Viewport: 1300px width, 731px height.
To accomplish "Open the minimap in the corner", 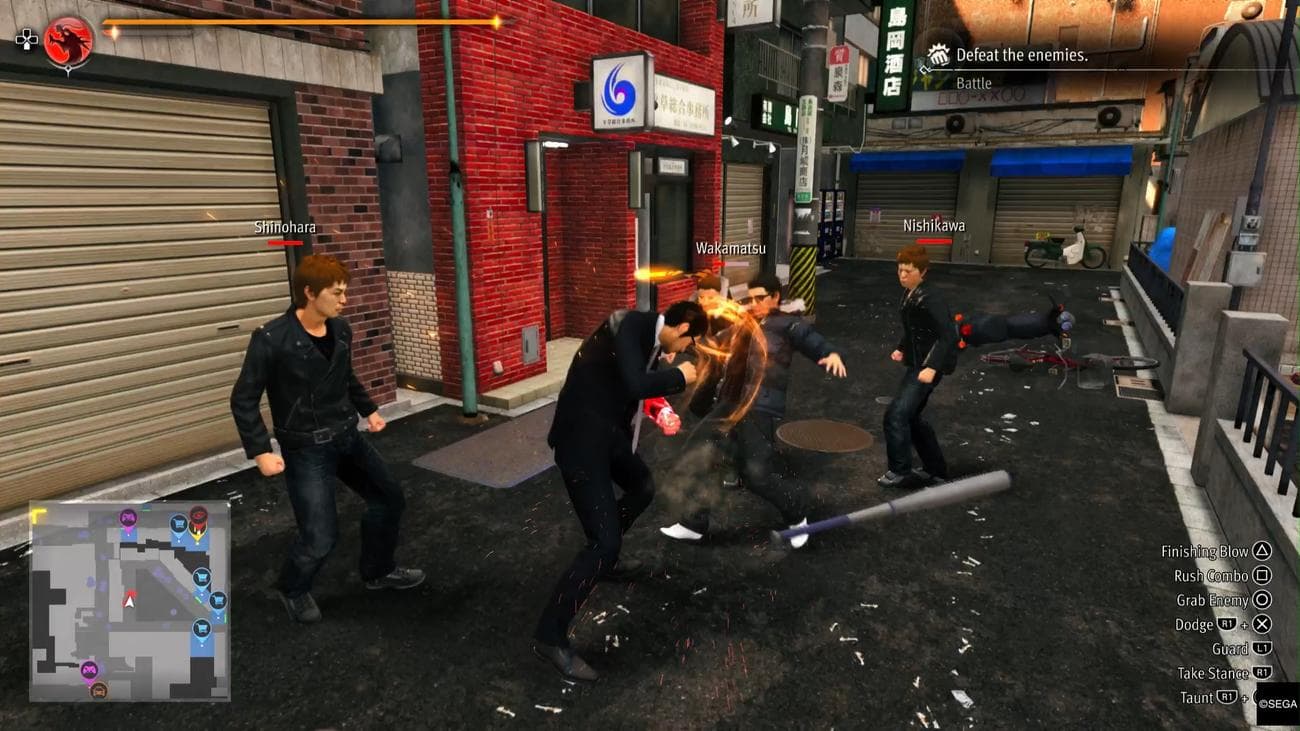I will click(x=129, y=600).
